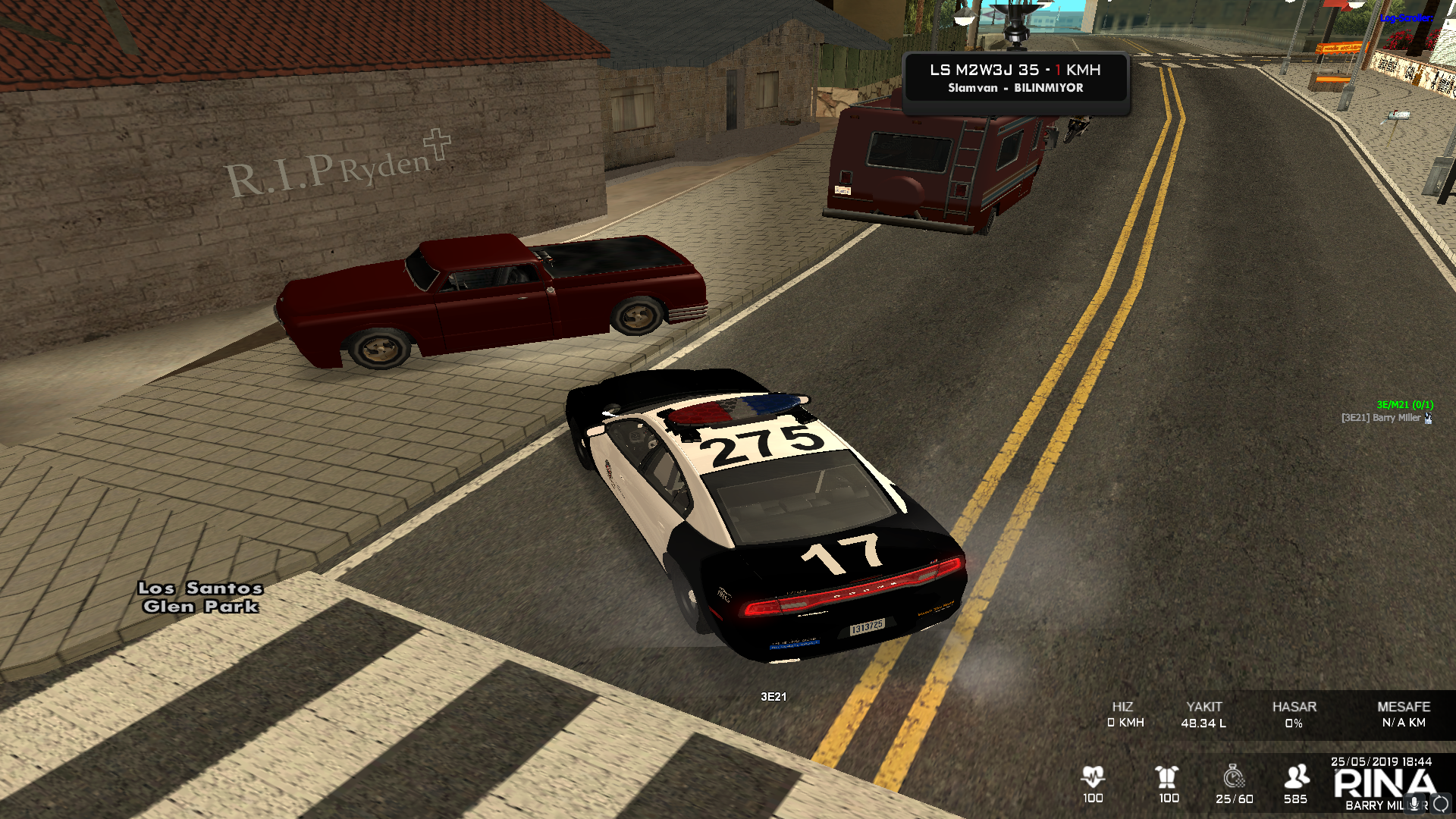1456x819 pixels.
Task: Click the circular refresh arrows overlay button
Action: (1441, 804)
